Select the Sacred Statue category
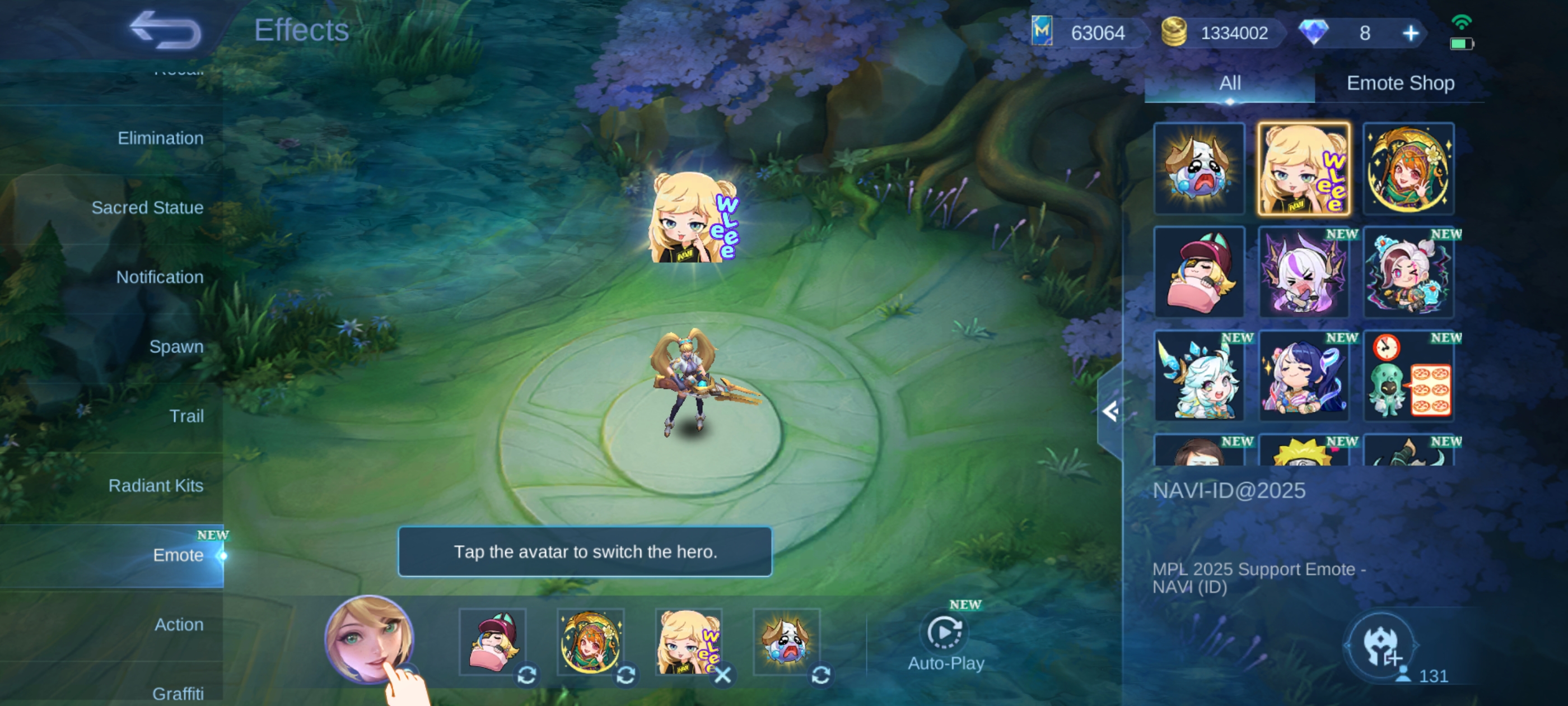 pos(147,208)
